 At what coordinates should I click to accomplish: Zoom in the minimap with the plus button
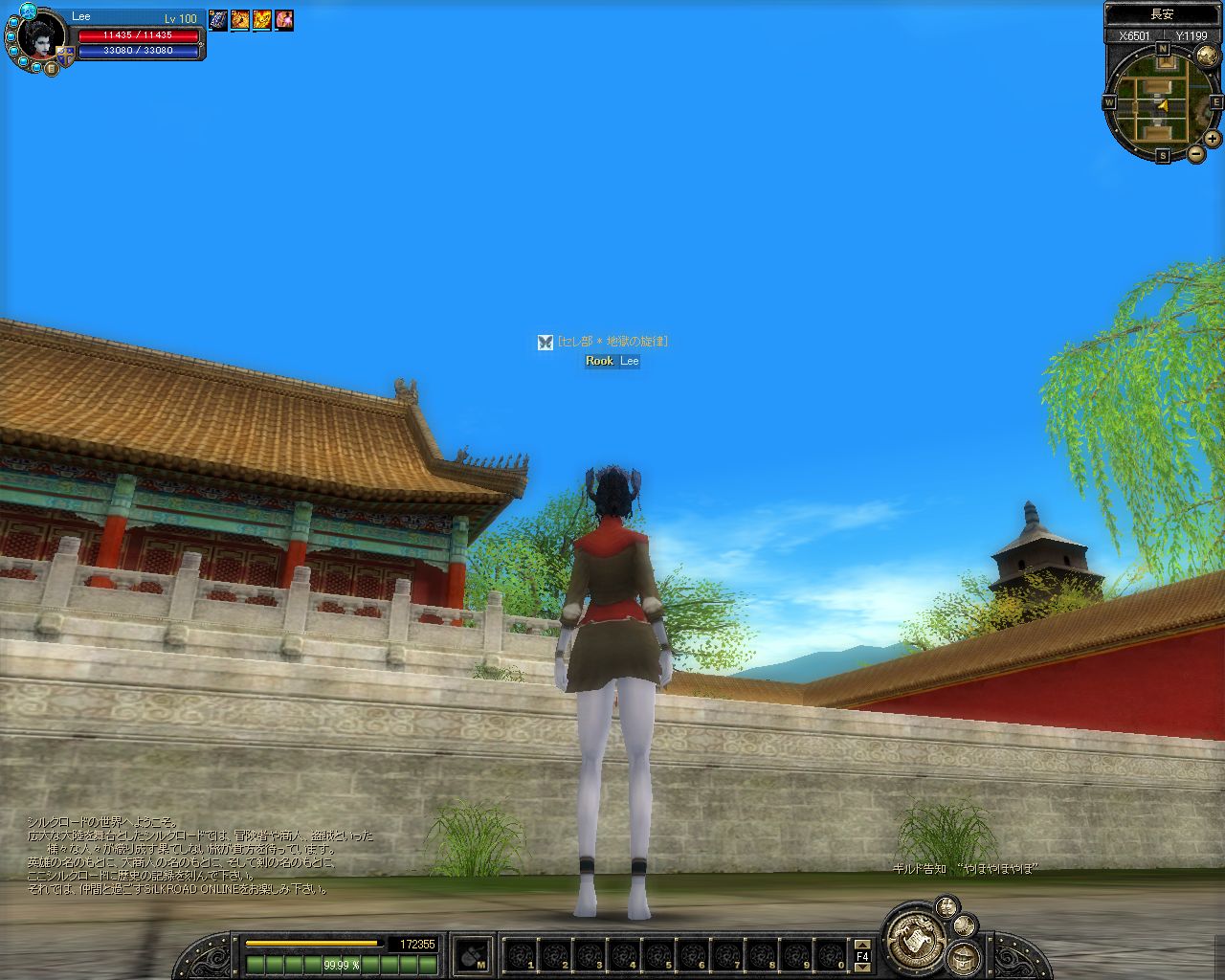pos(1212,138)
